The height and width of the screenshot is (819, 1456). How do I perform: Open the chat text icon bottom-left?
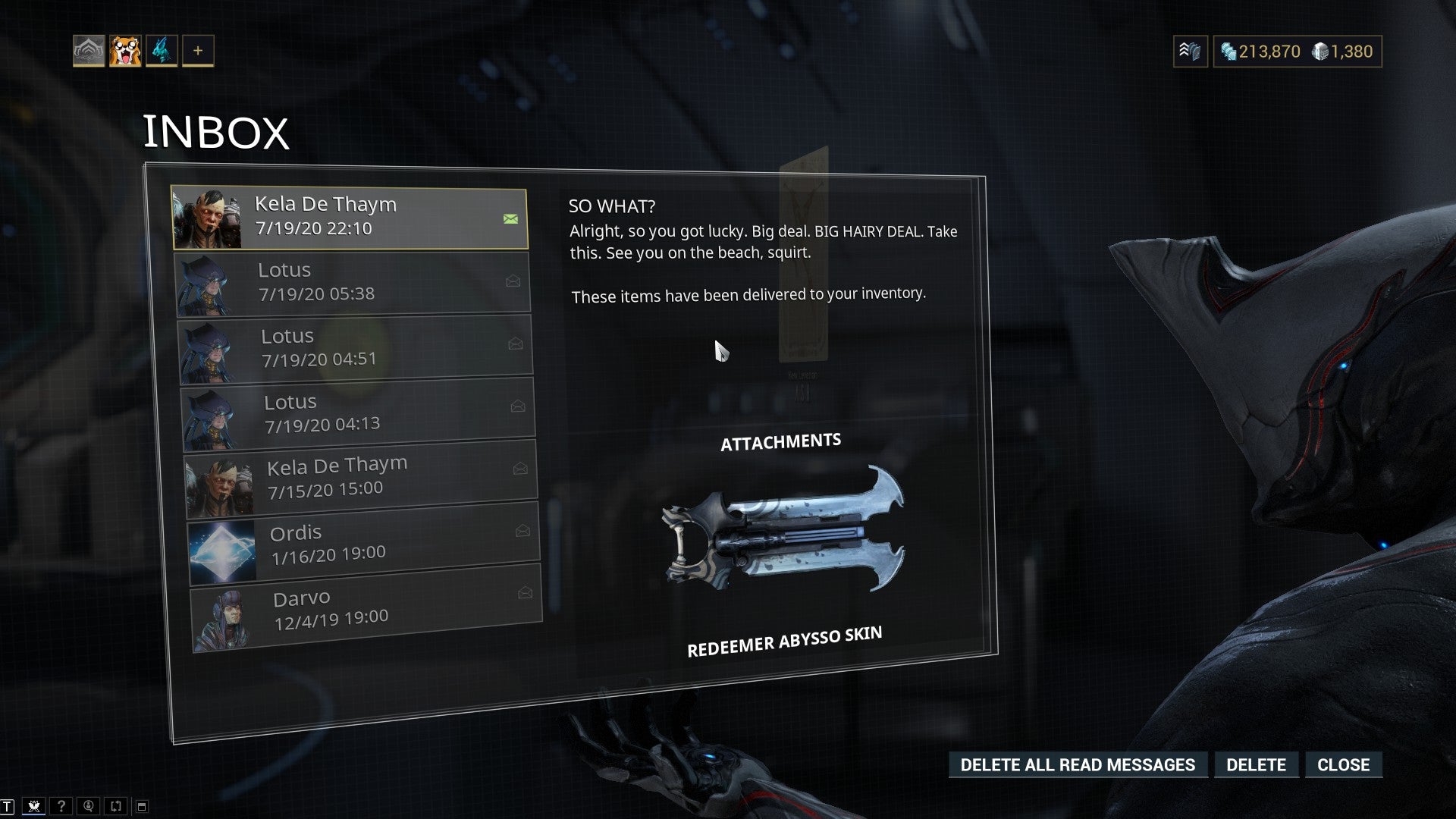[8, 806]
